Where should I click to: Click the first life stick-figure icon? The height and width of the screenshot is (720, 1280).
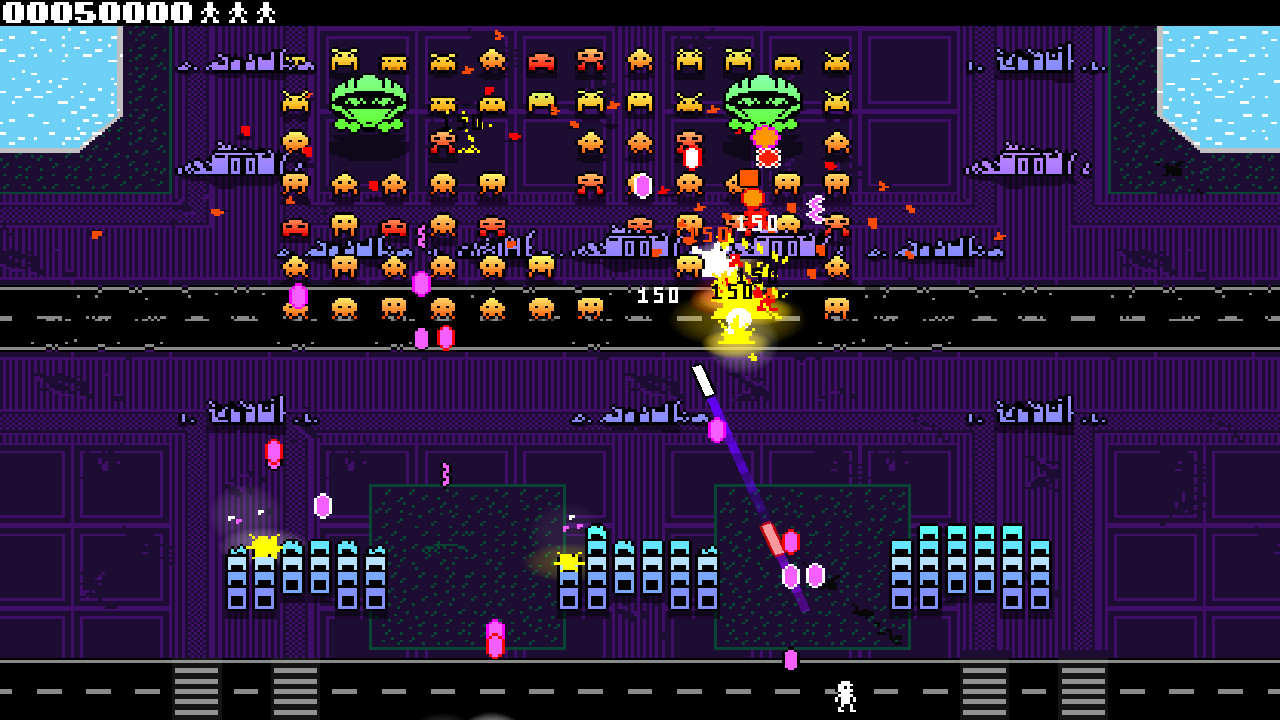(210, 12)
